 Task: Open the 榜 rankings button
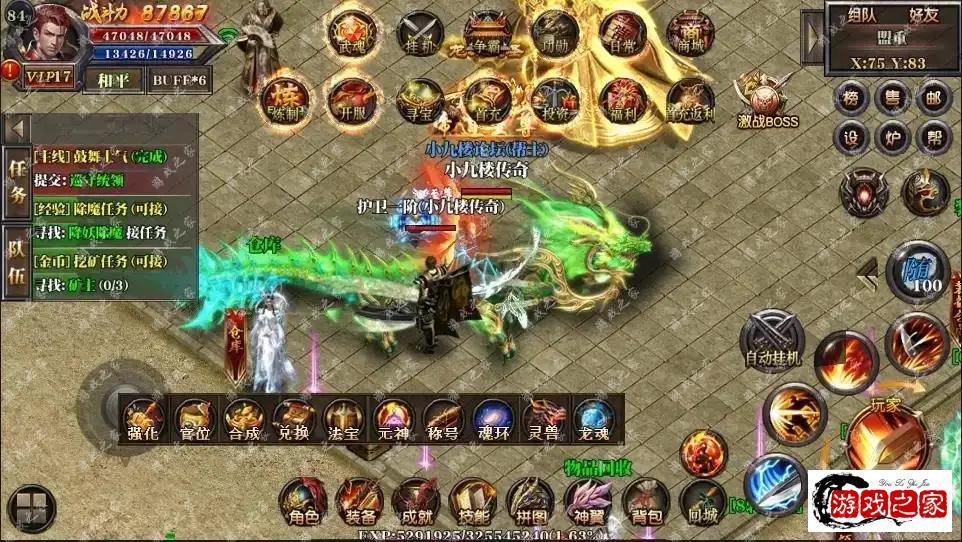tap(851, 98)
